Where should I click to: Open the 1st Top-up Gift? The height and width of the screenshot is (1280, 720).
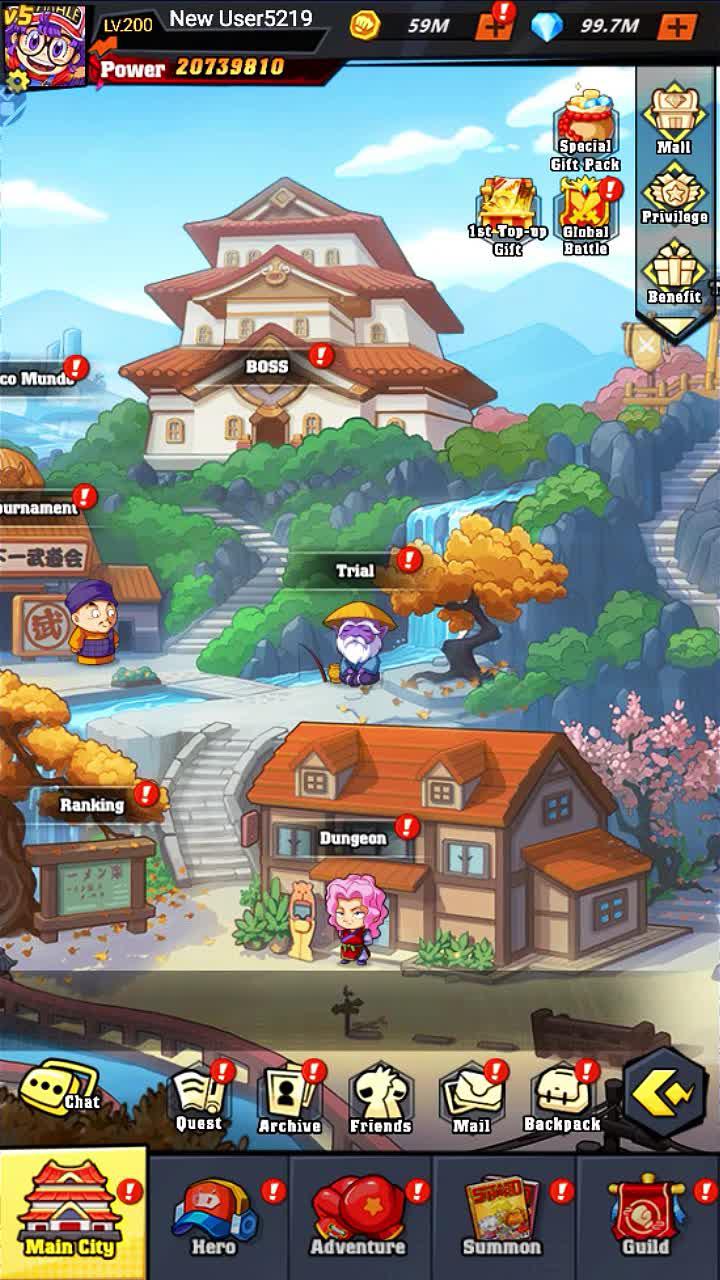pyautogui.click(x=508, y=215)
